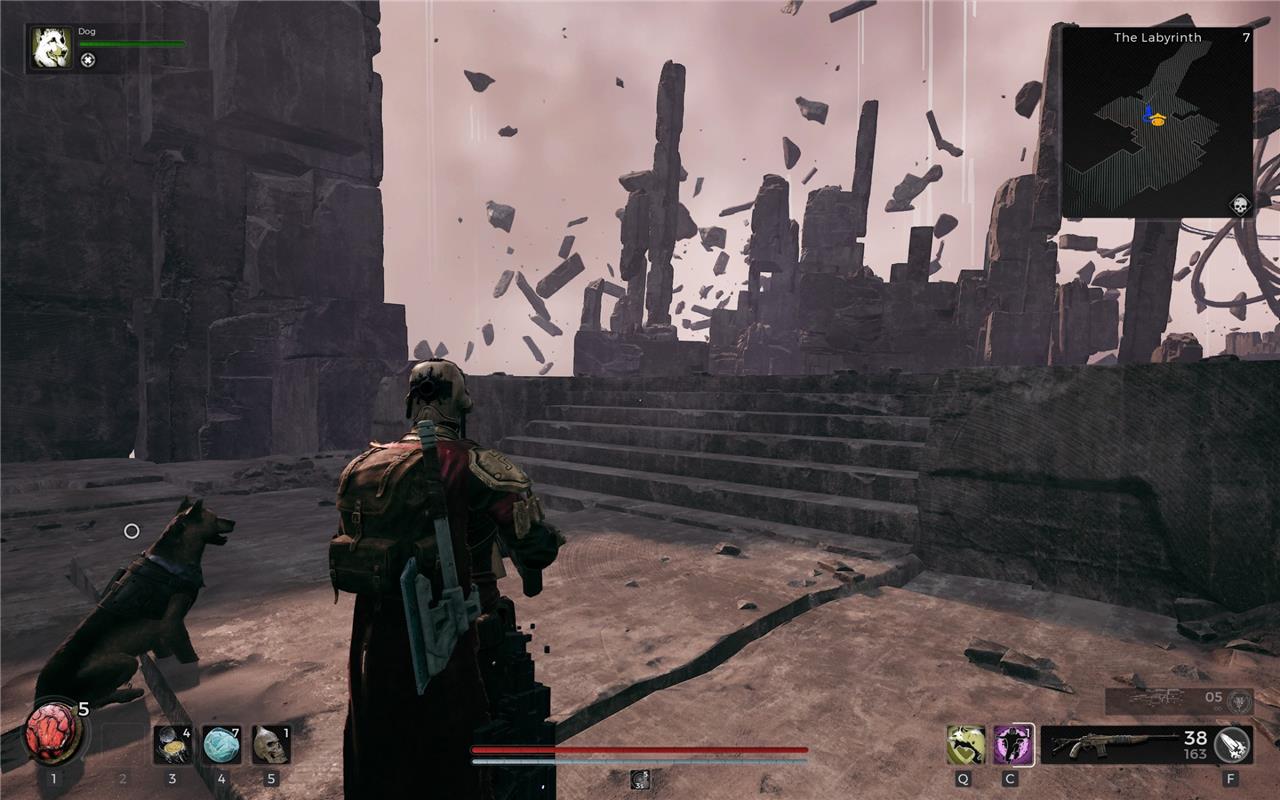This screenshot has height=800, width=1280.
Task: Select the coin consumable with 4 charges
Action: tap(172, 745)
